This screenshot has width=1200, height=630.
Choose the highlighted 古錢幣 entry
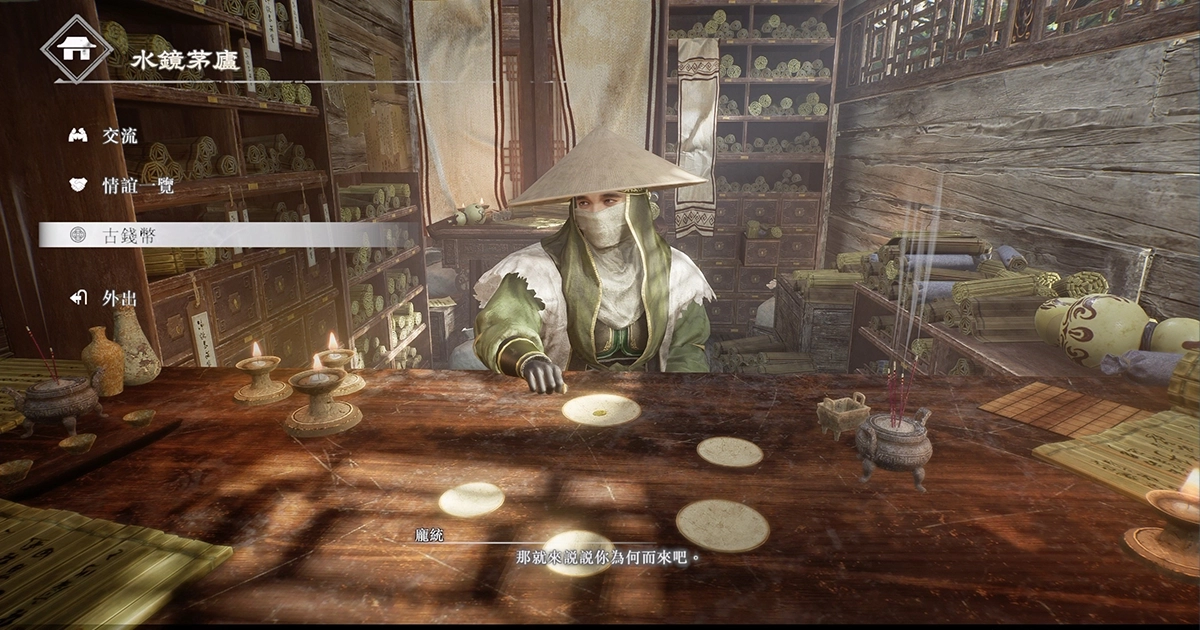click(x=128, y=235)
